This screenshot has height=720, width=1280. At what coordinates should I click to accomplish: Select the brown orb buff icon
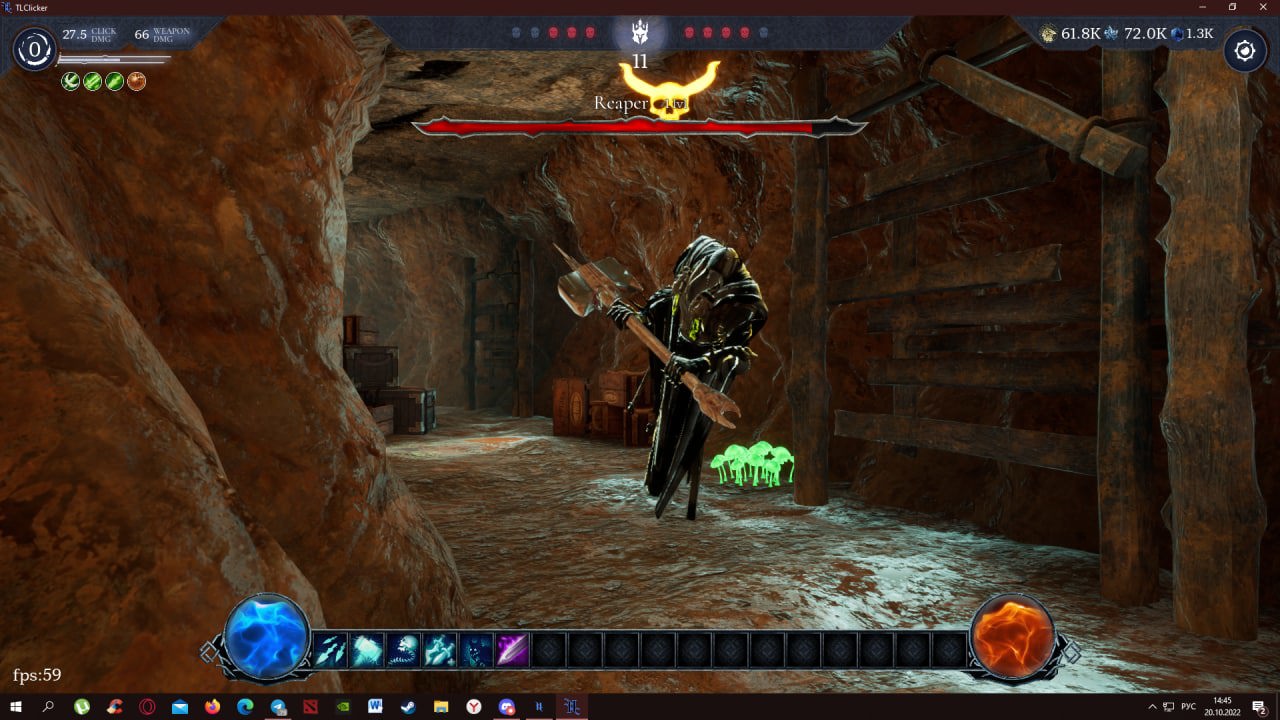pos(137,81)
